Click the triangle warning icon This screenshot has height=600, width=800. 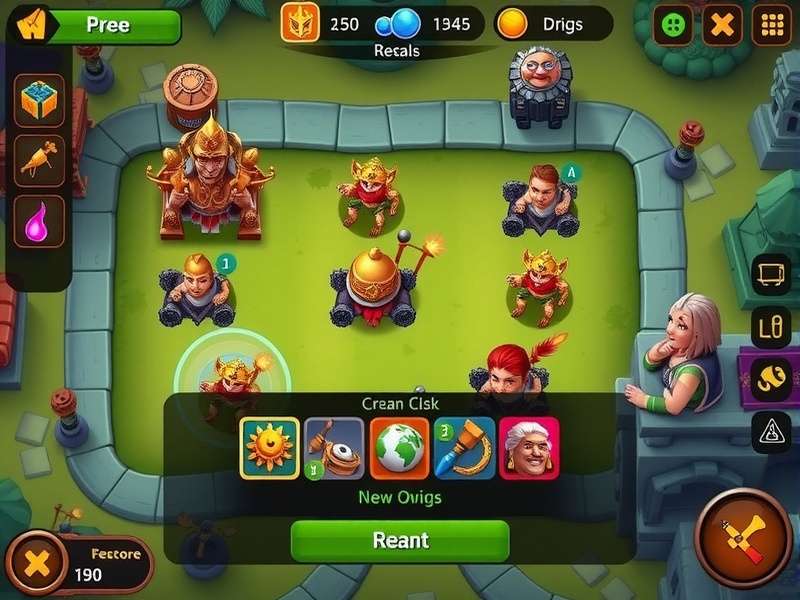point(771,431)
